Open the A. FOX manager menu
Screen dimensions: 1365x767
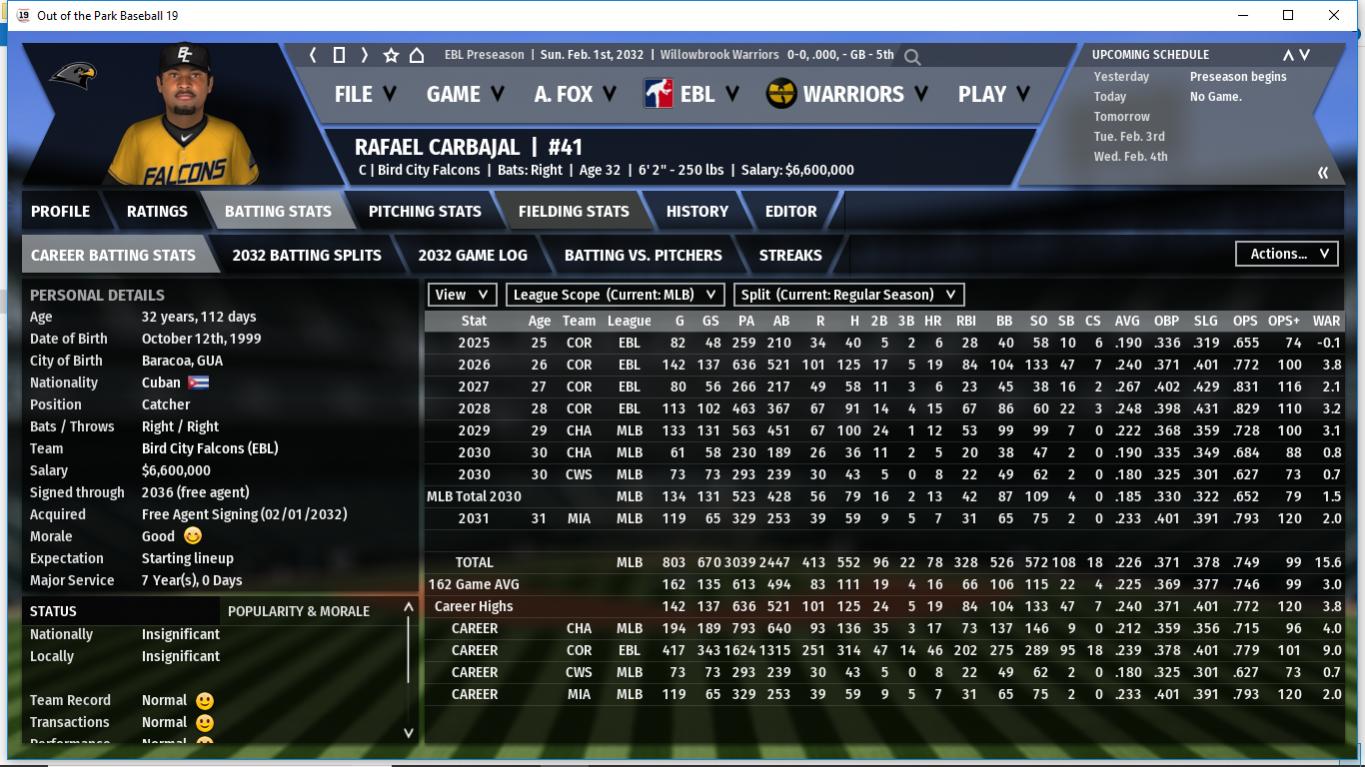(x=575, y=94)
